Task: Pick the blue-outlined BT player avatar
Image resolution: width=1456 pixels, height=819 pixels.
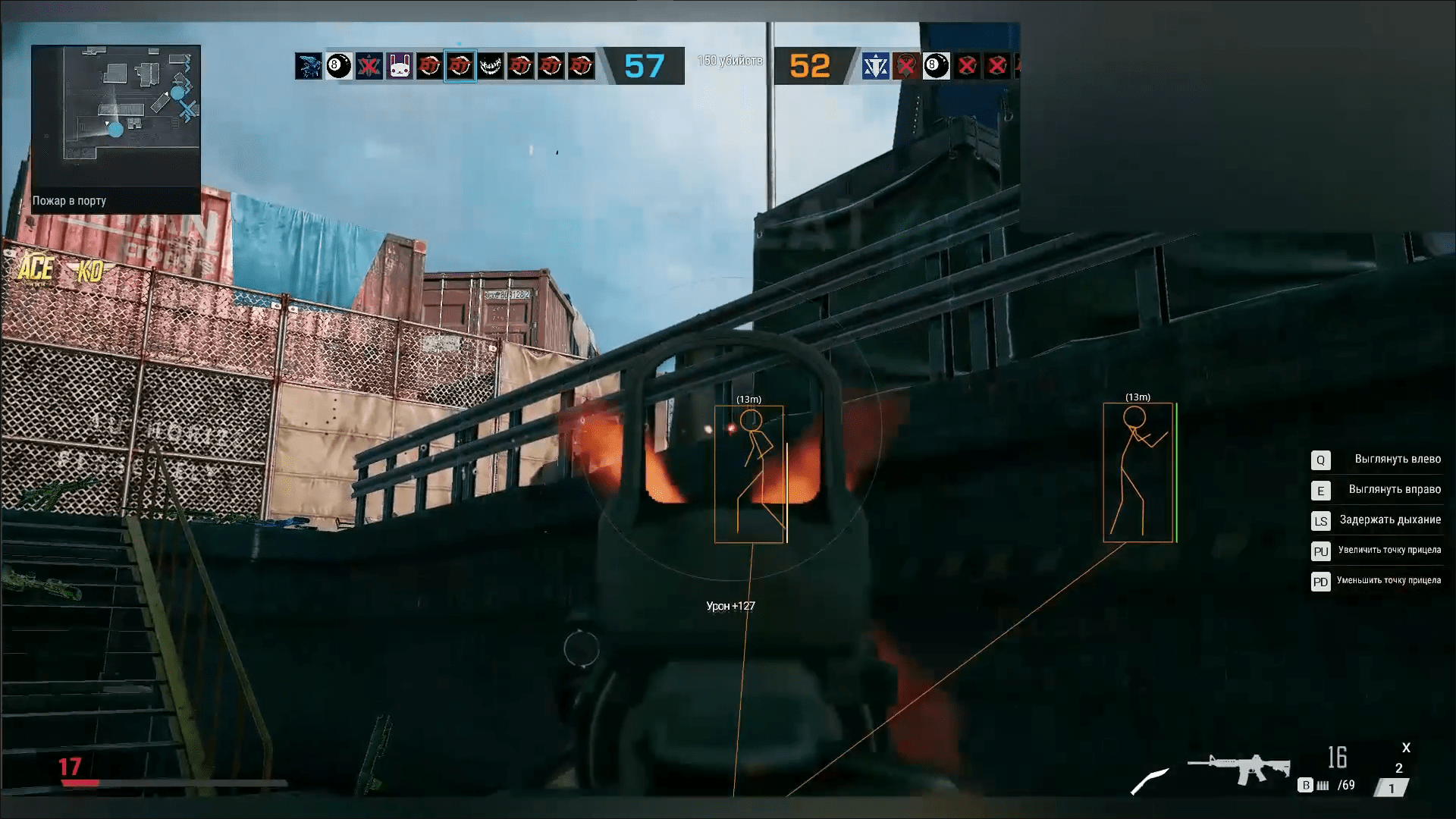Action: [460, 67]
